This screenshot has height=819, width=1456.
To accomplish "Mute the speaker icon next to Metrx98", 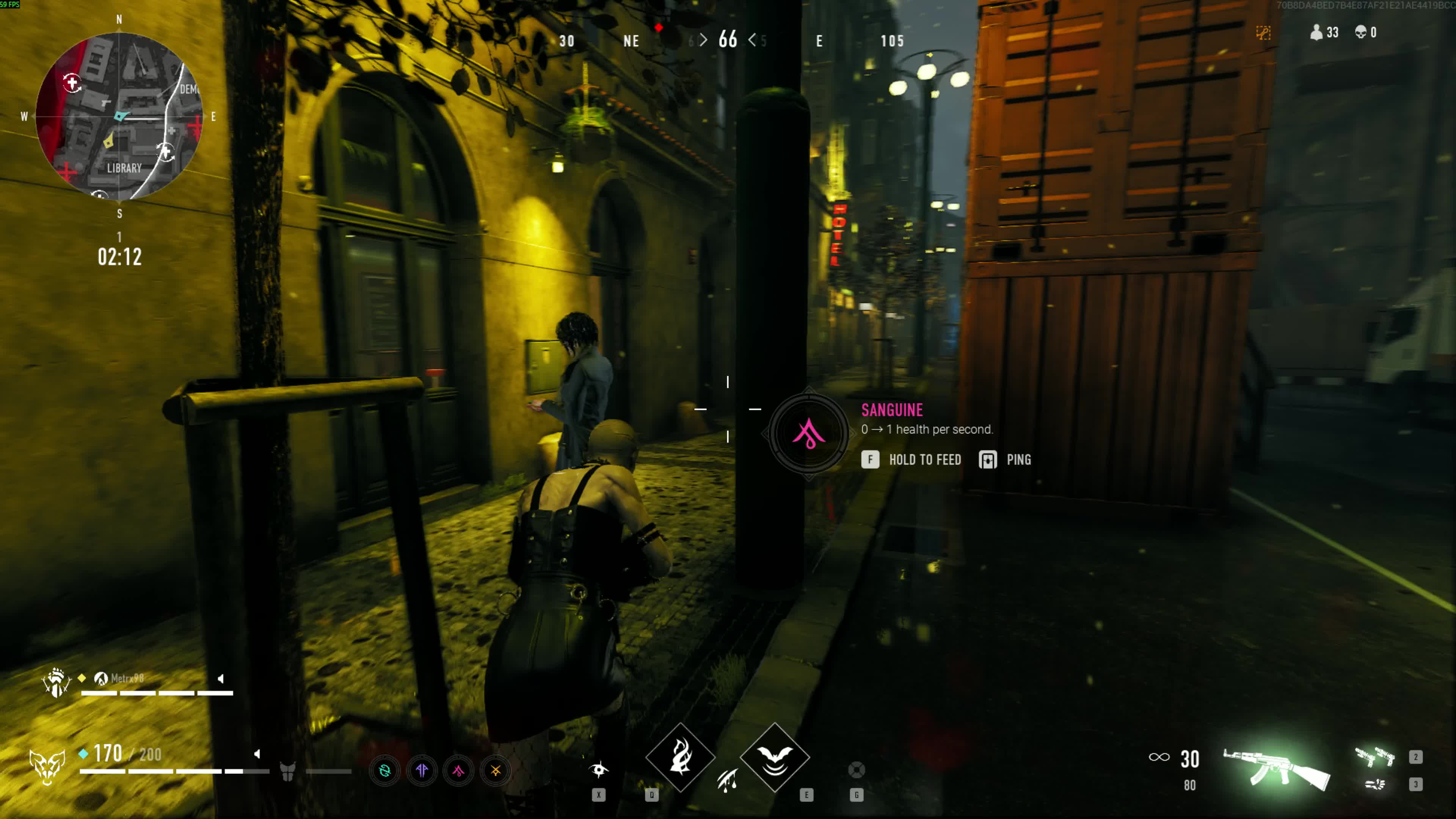I will click(220, 678).
